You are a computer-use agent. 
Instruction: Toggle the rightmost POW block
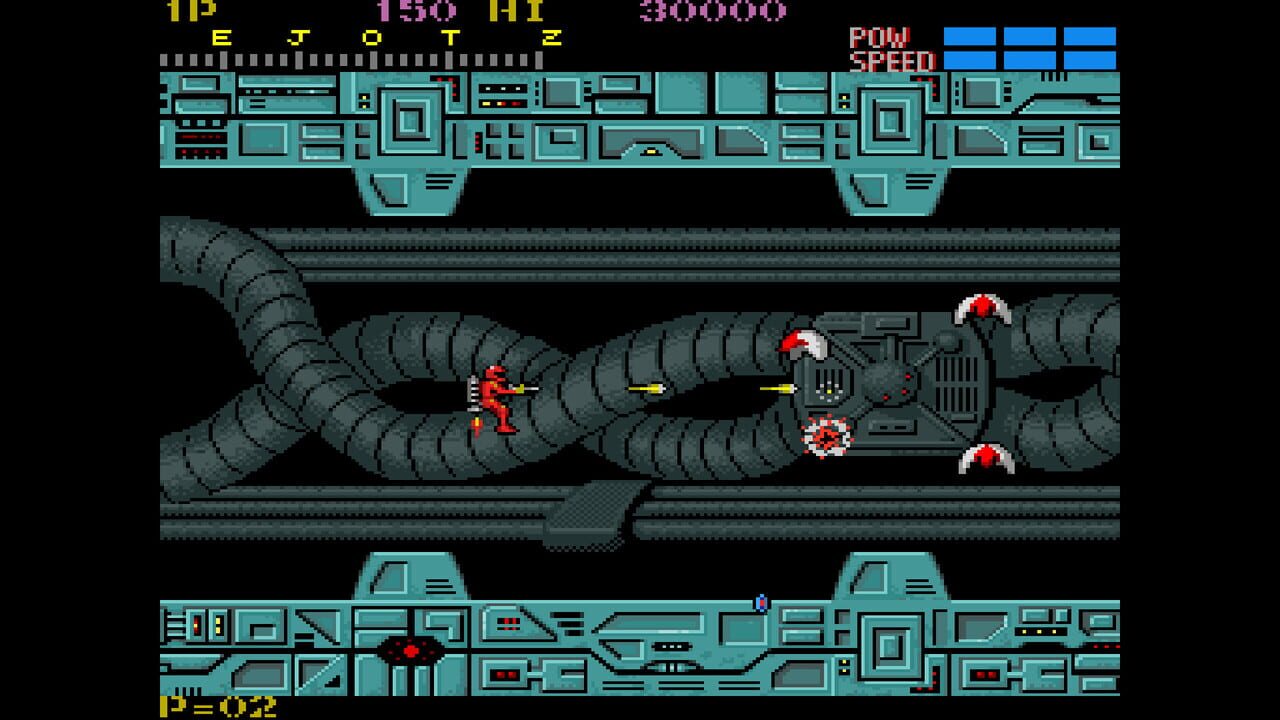coord(1092,38)
